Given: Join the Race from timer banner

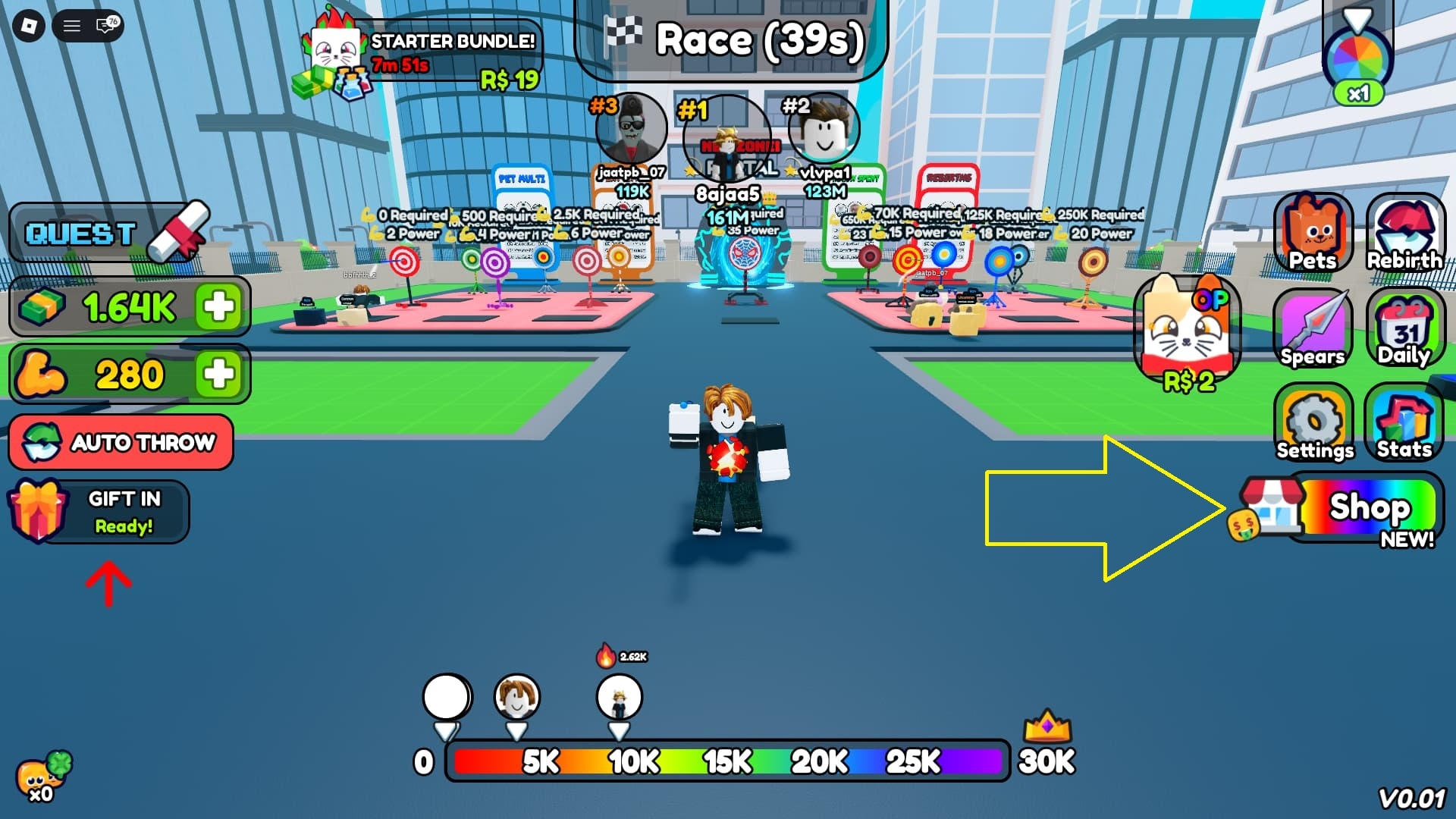Looking at the screenshot, I should coord(732,39).
